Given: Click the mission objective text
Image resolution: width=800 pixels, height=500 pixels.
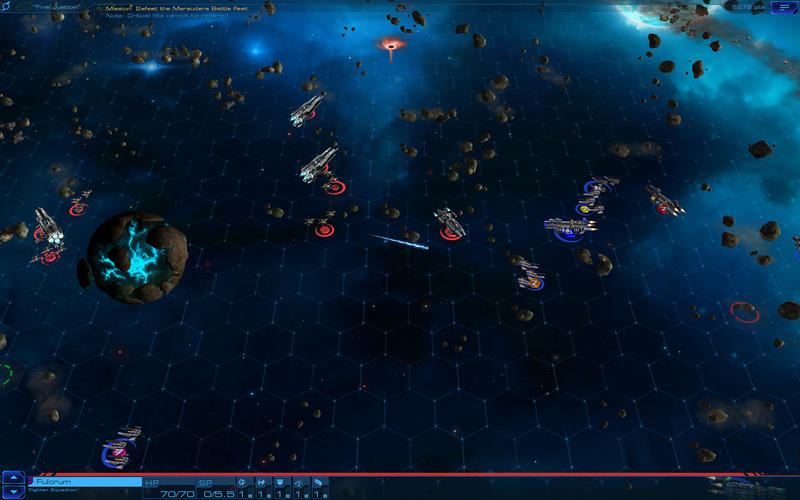Looking at the screenshot, I should coord(190,8).
